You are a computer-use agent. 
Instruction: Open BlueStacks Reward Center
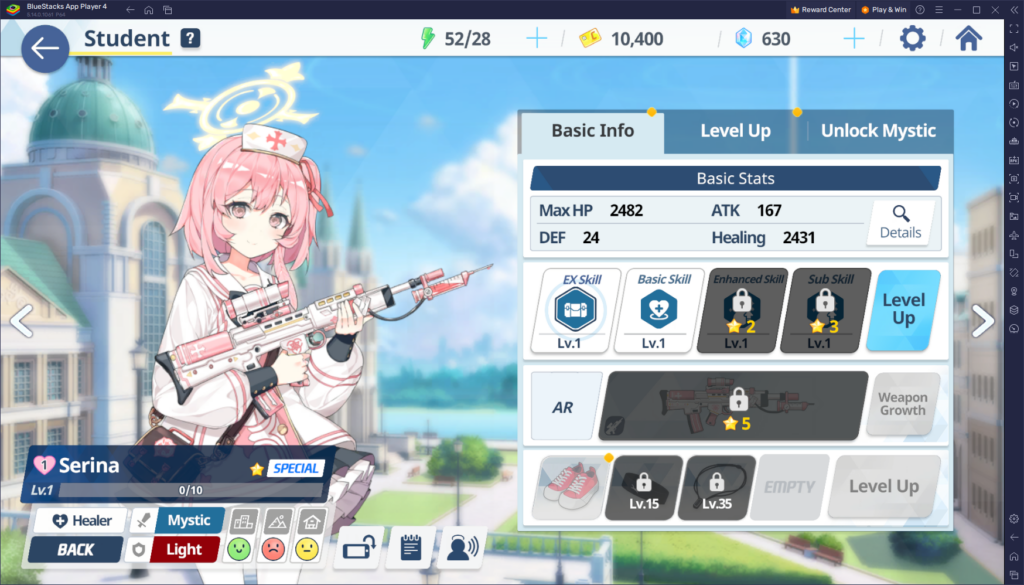[x=820, y=9]
